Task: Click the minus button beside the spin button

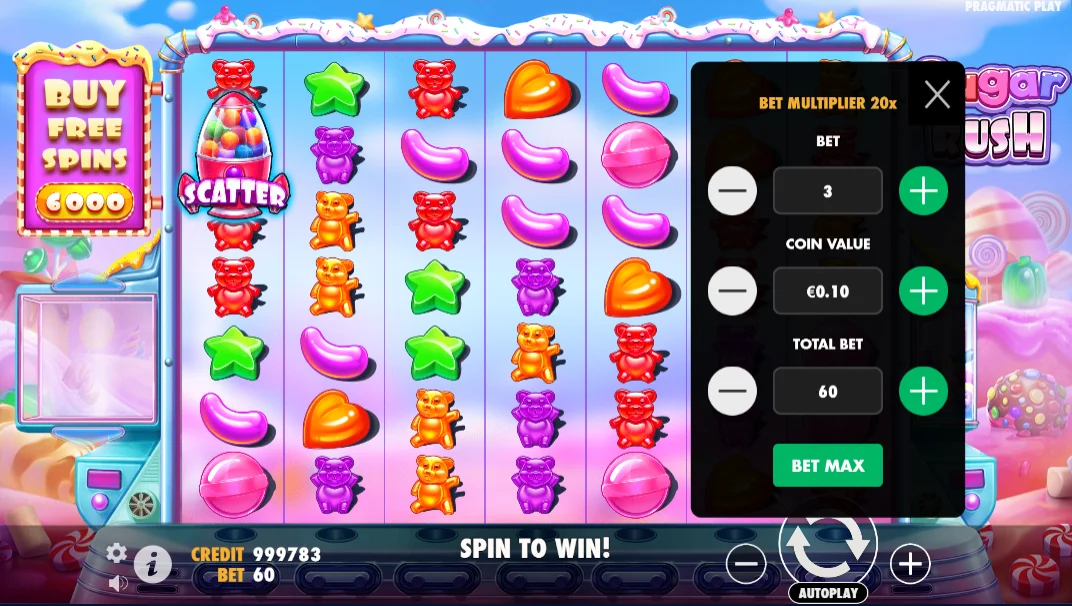Action: 746,565
